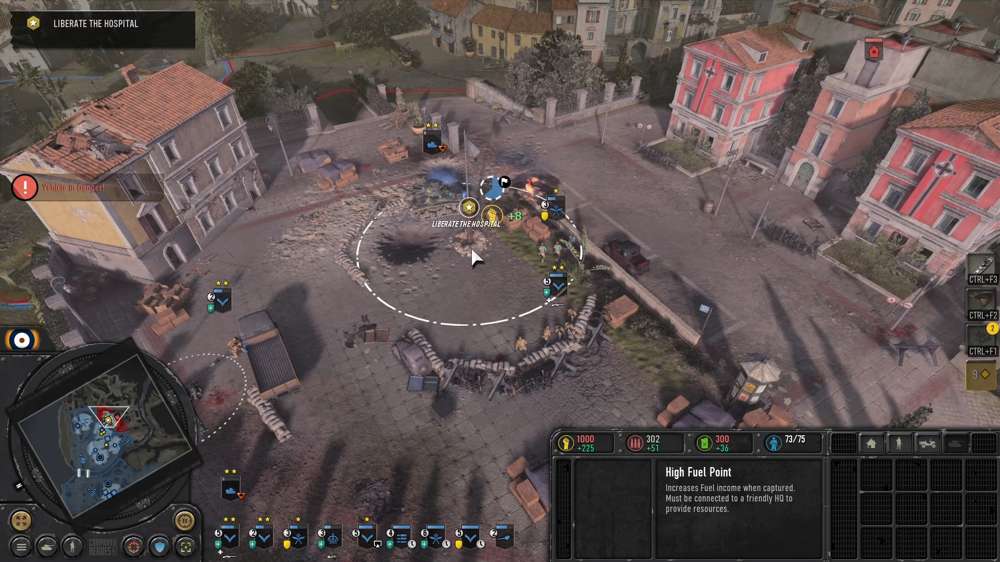
Task: Switch to the light vehicle production tab
Action: 928,443
